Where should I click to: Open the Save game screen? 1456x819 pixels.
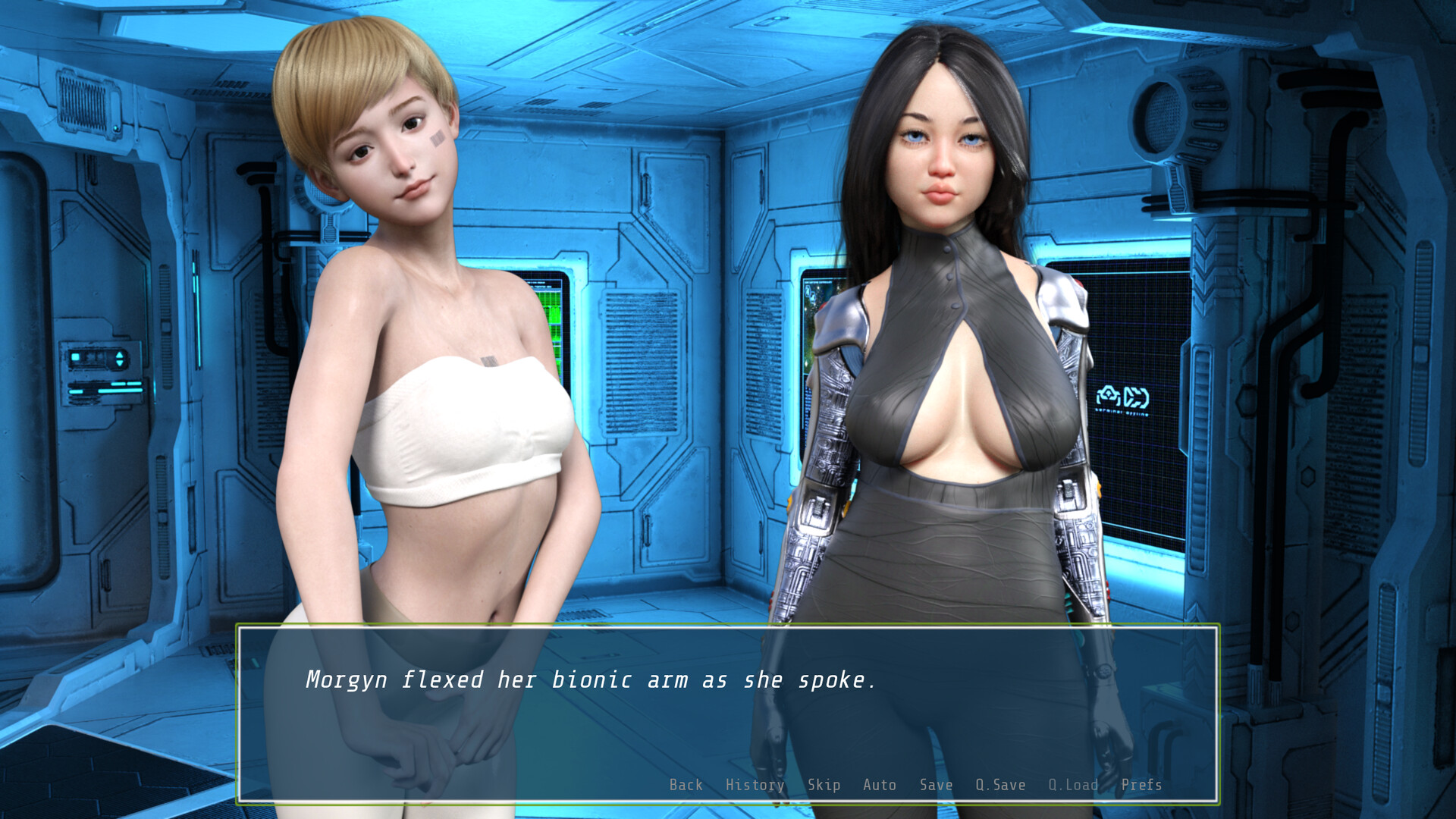pos(936,786)
